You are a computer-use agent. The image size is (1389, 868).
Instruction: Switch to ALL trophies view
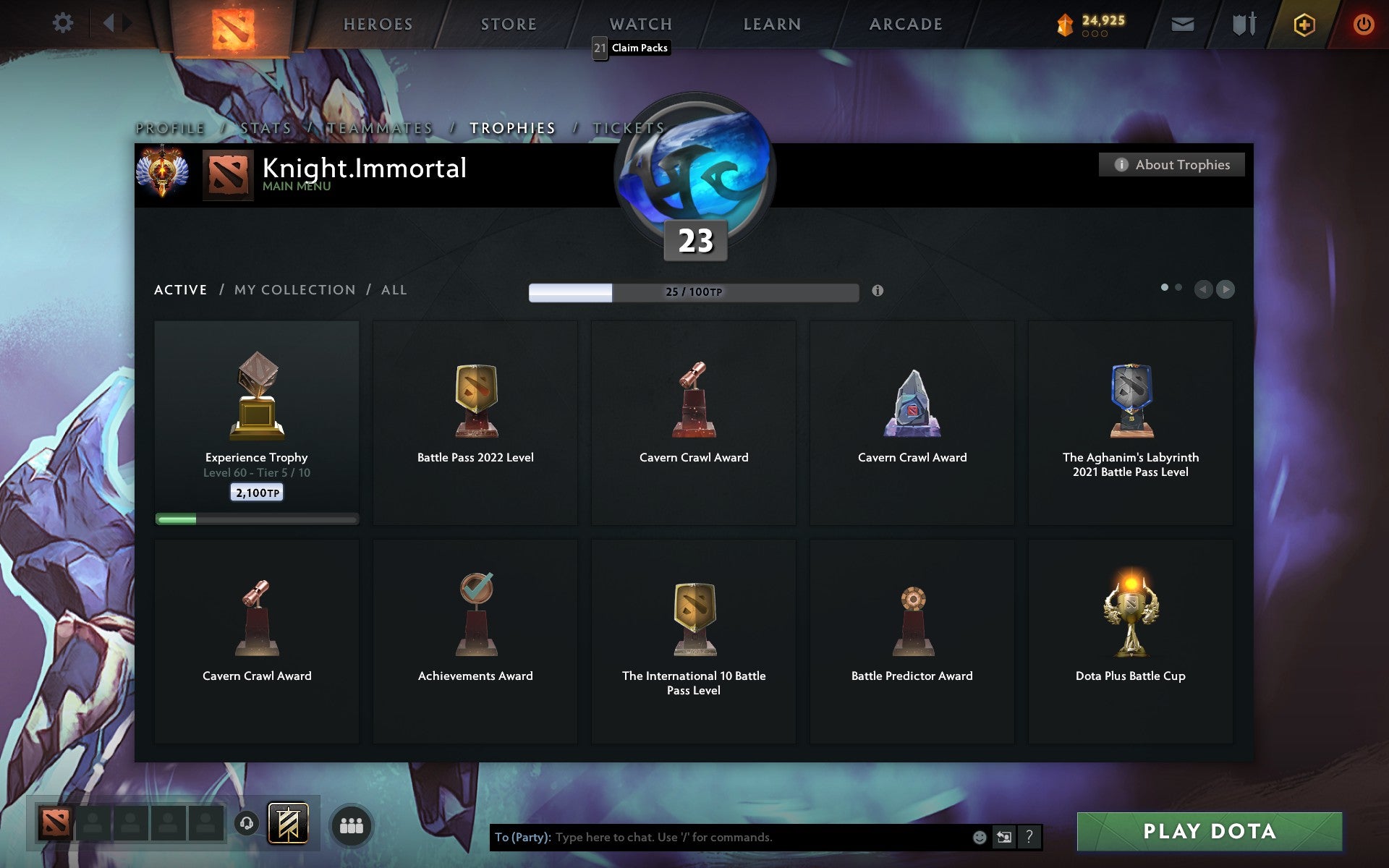tap(394, 289)
